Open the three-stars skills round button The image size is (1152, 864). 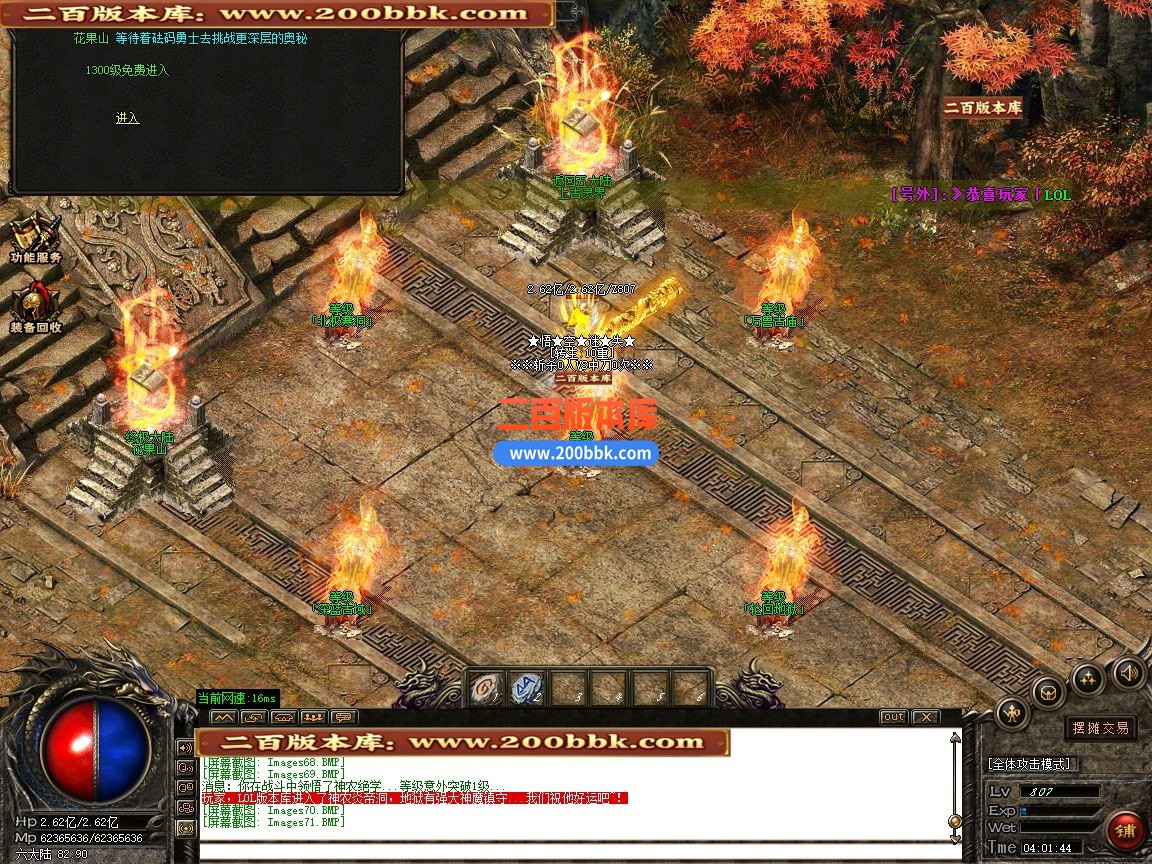[1087, 679]
